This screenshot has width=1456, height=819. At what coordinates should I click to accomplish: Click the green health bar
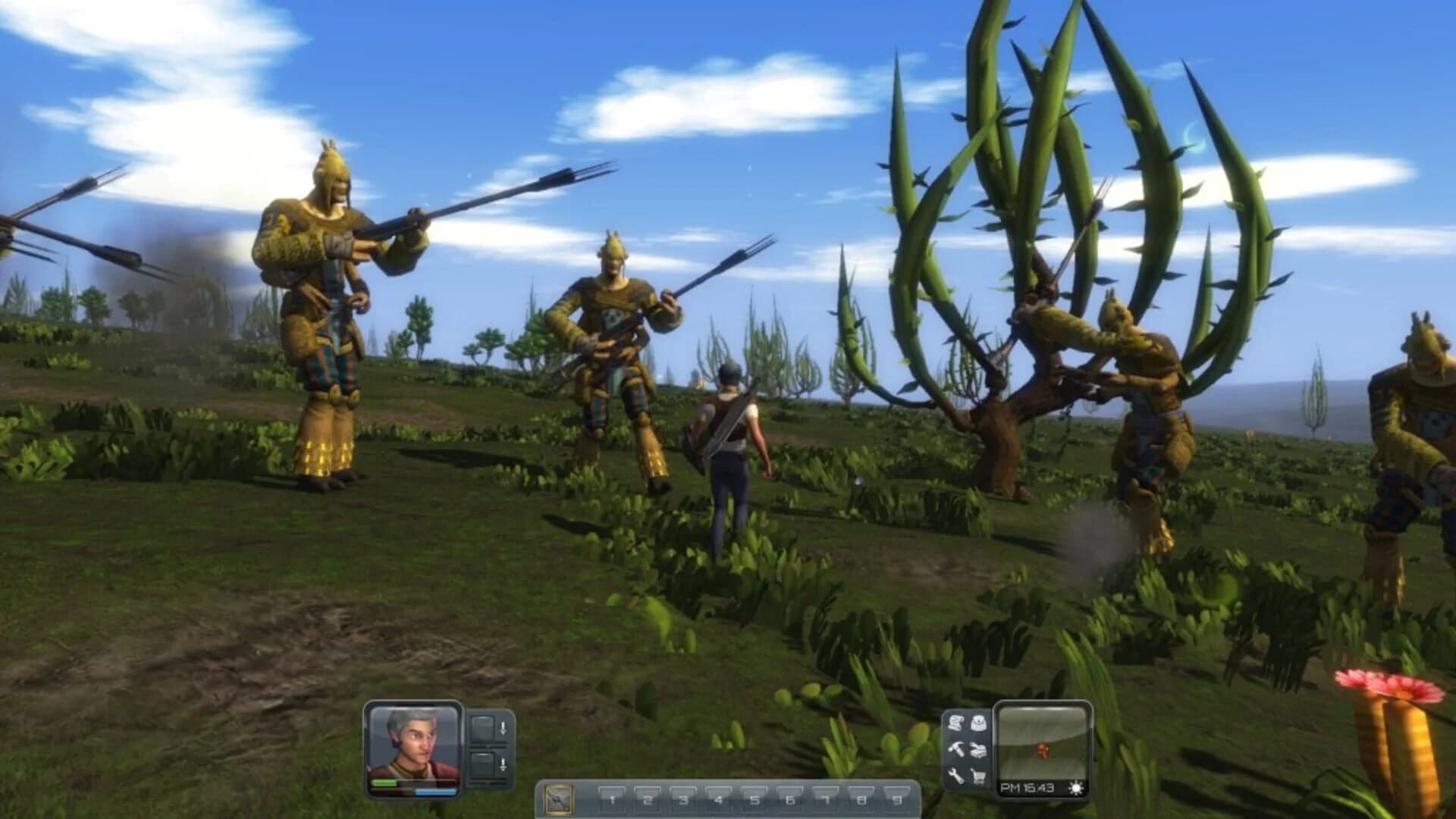point(384,782)
